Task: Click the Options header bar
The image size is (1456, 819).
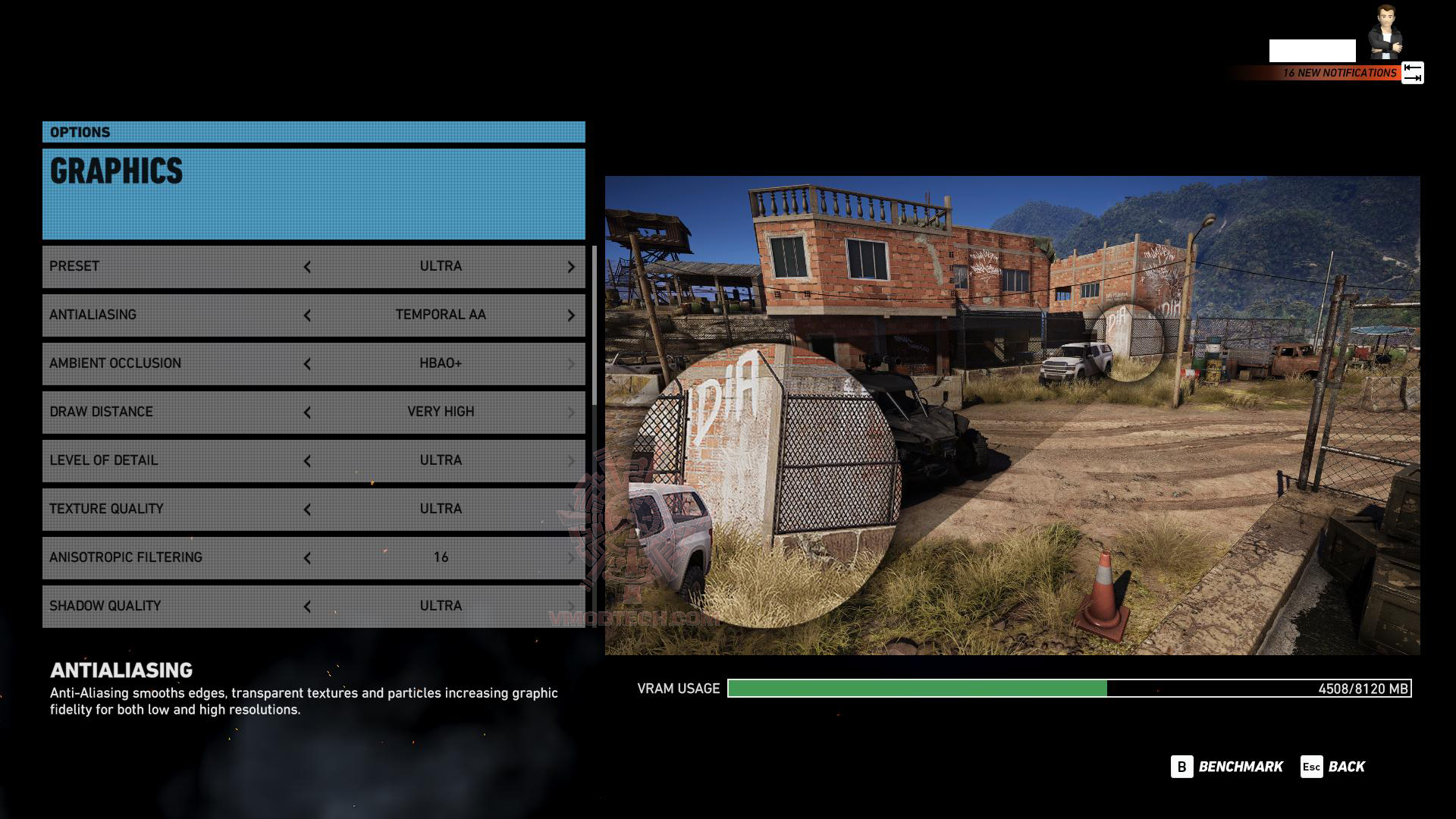Action: tap(313, 132)
